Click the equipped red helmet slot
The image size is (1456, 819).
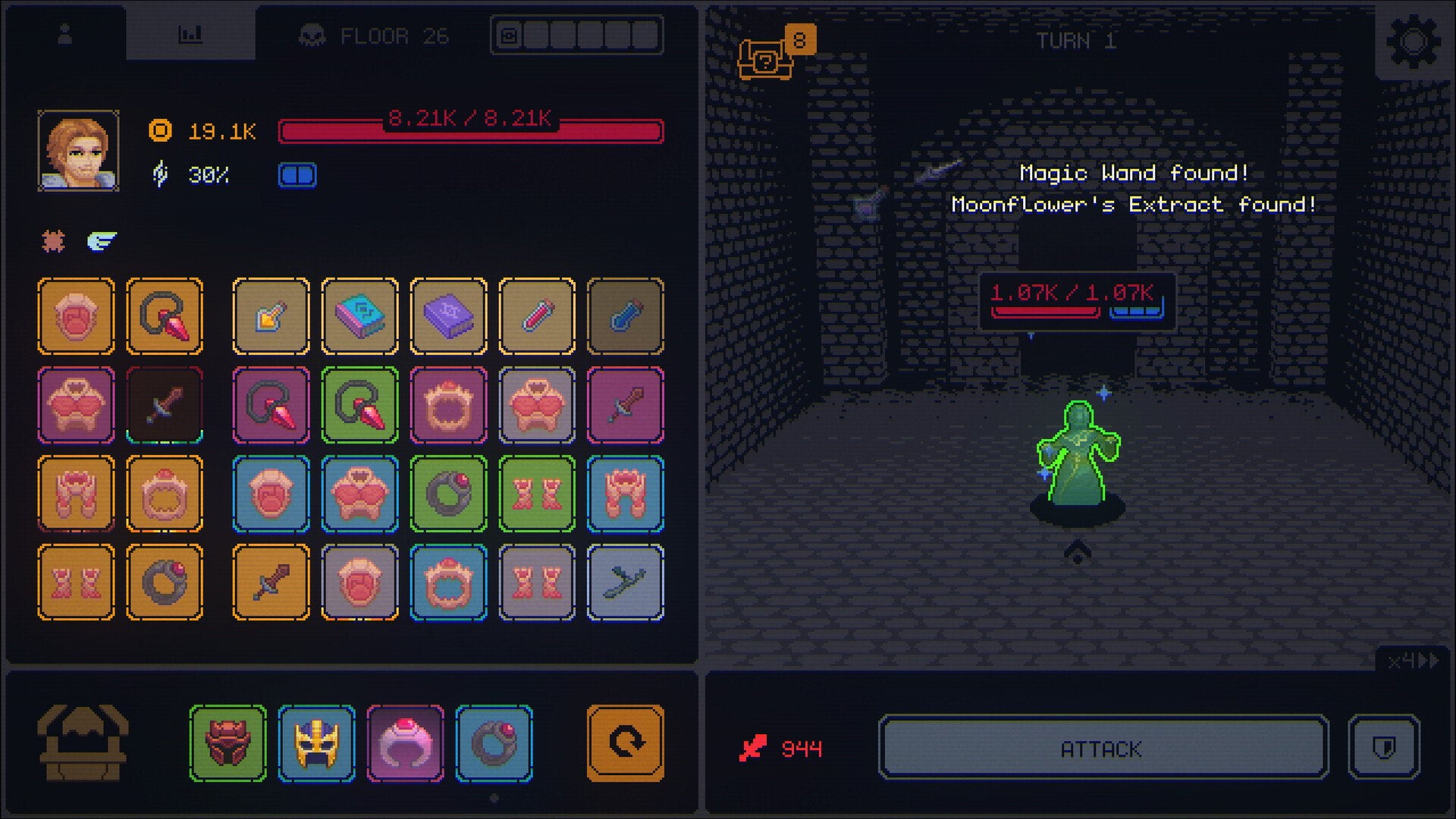coord(228,744)
